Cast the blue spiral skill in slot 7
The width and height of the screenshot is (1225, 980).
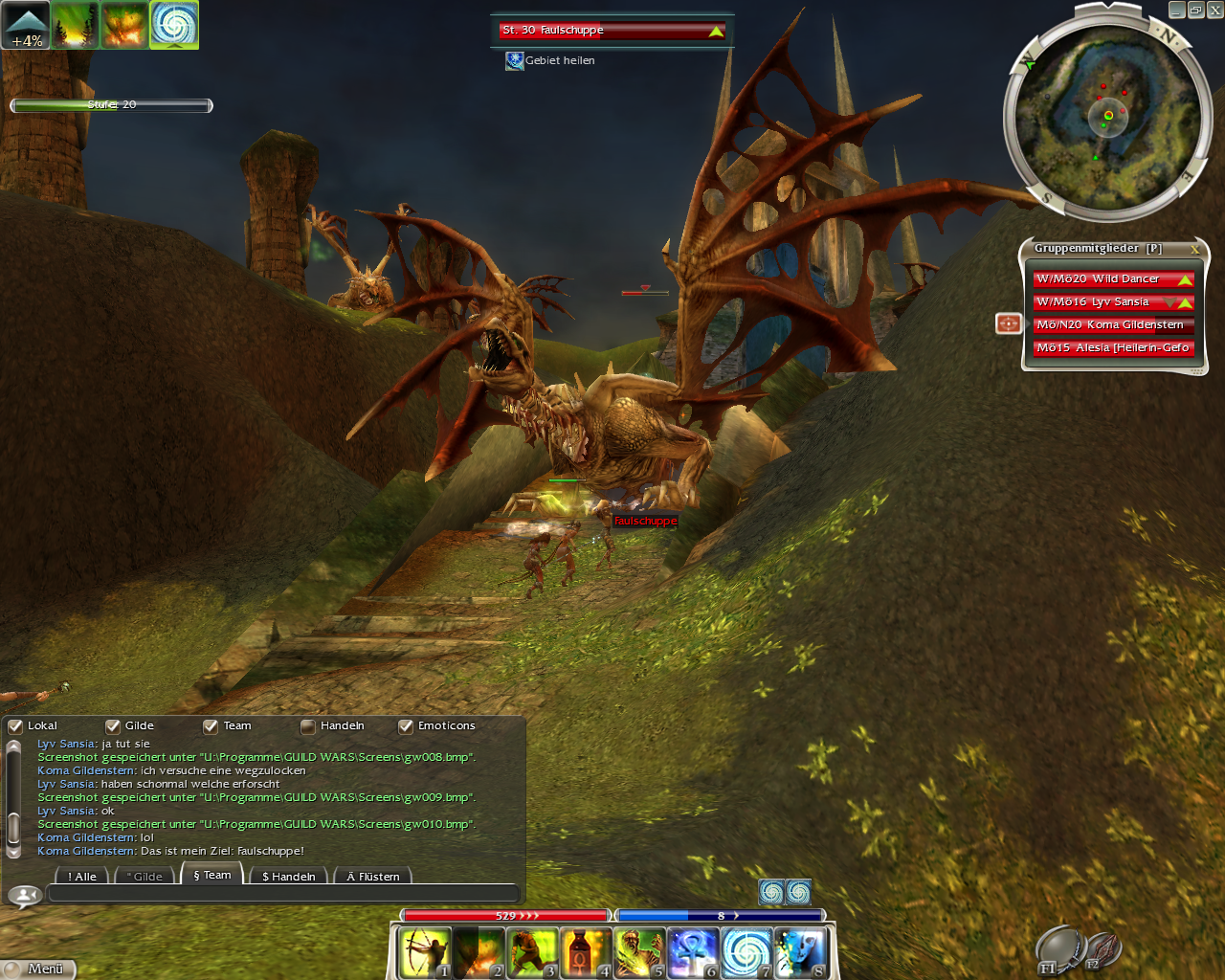tap(746, 952)
